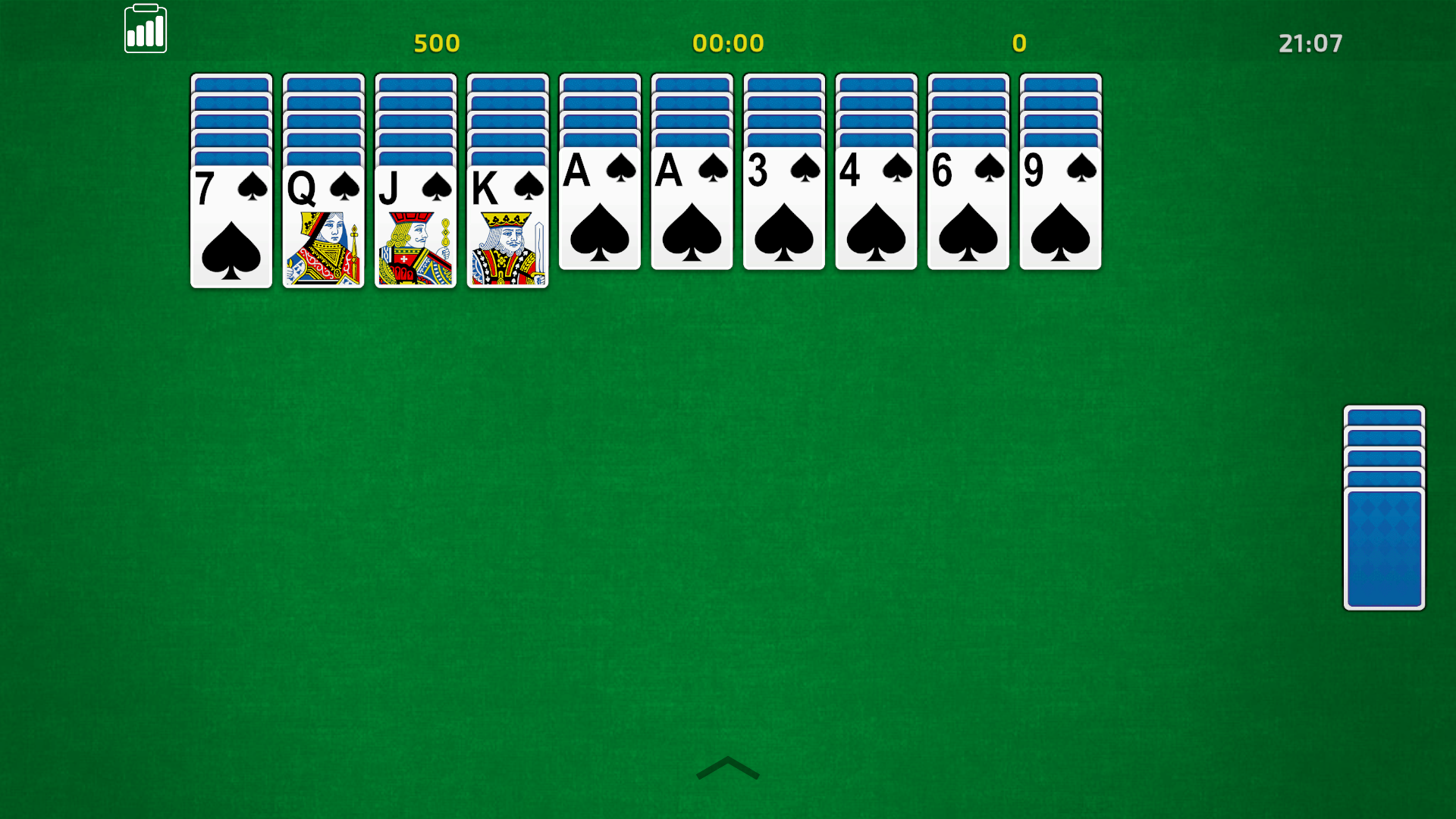
Task: Tap the moves counter showing 0
Action: 1019,43
